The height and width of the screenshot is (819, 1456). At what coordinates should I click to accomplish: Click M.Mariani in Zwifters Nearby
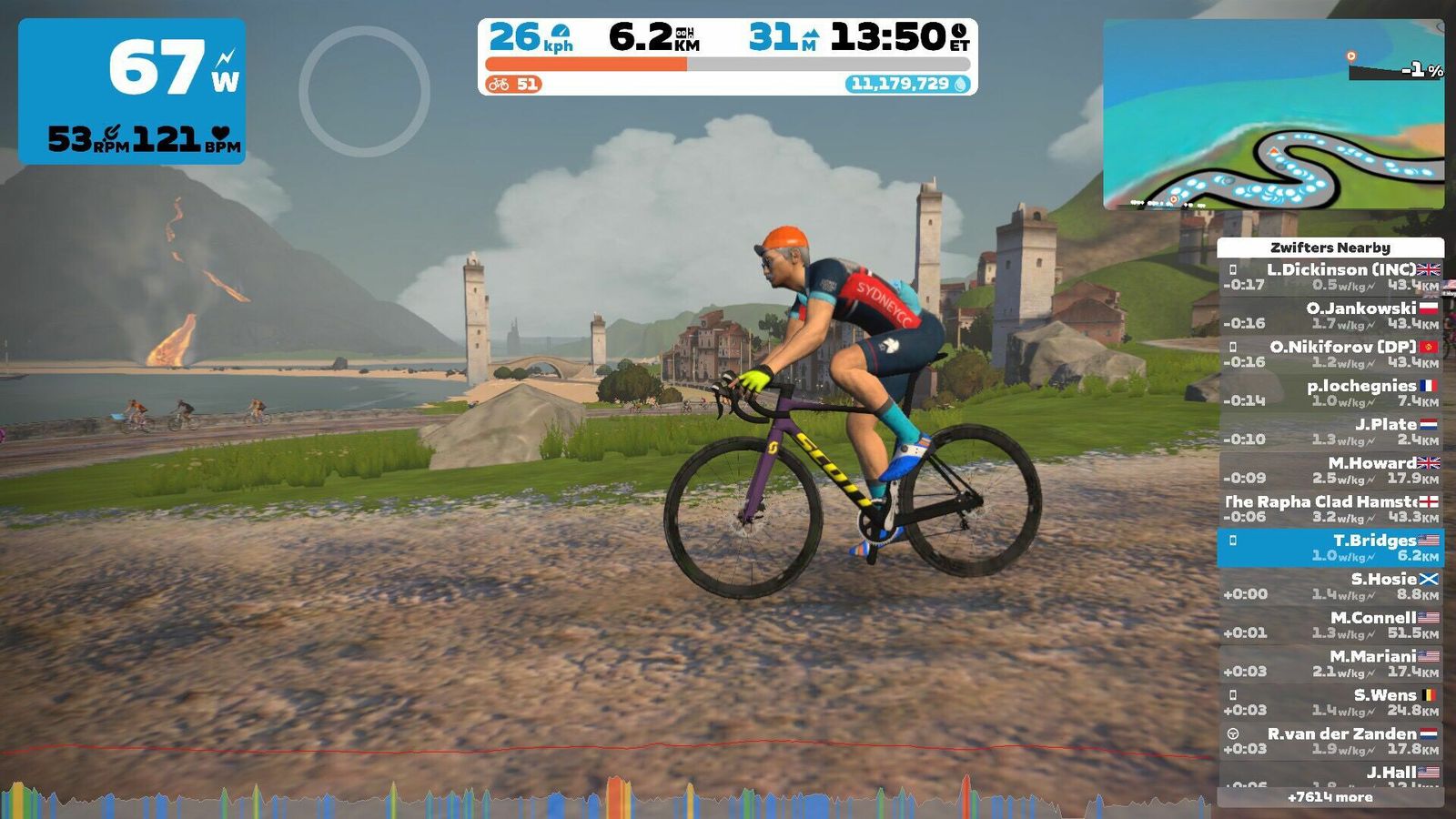[x=1330, y=663]
